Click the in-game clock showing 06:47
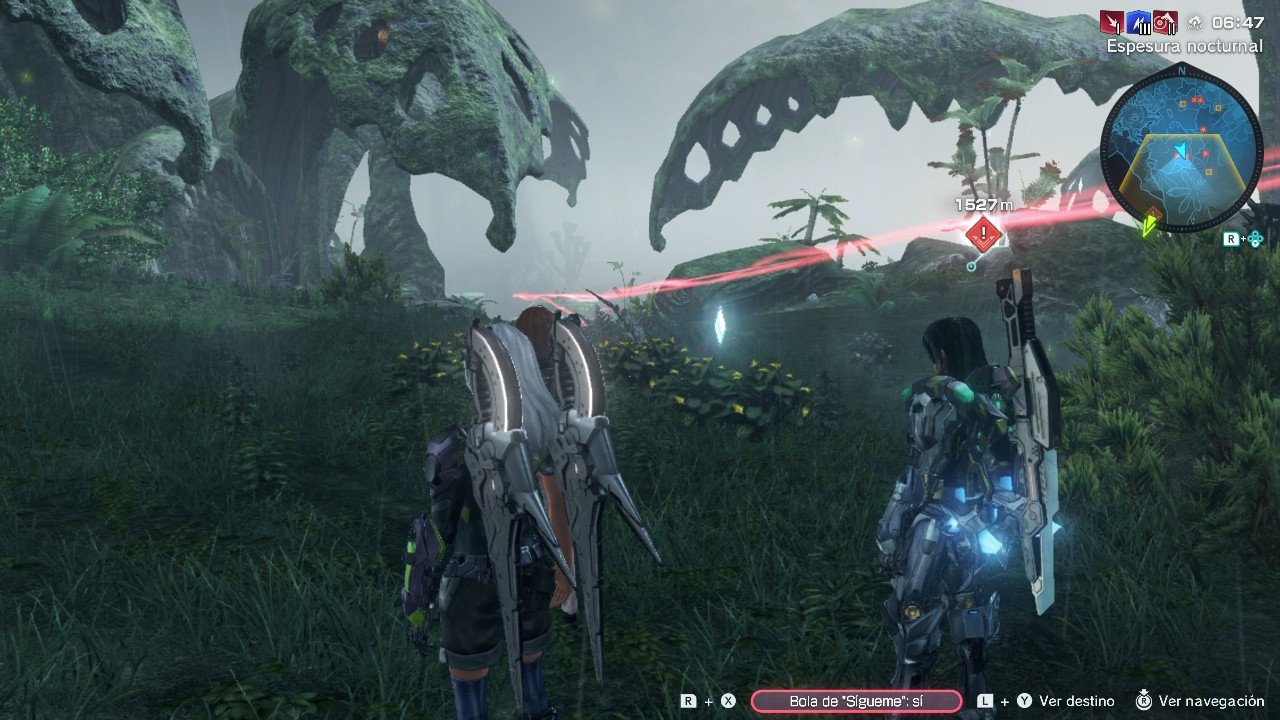Viewport: 1280px width, 720px height. [x=1239, y=21]
